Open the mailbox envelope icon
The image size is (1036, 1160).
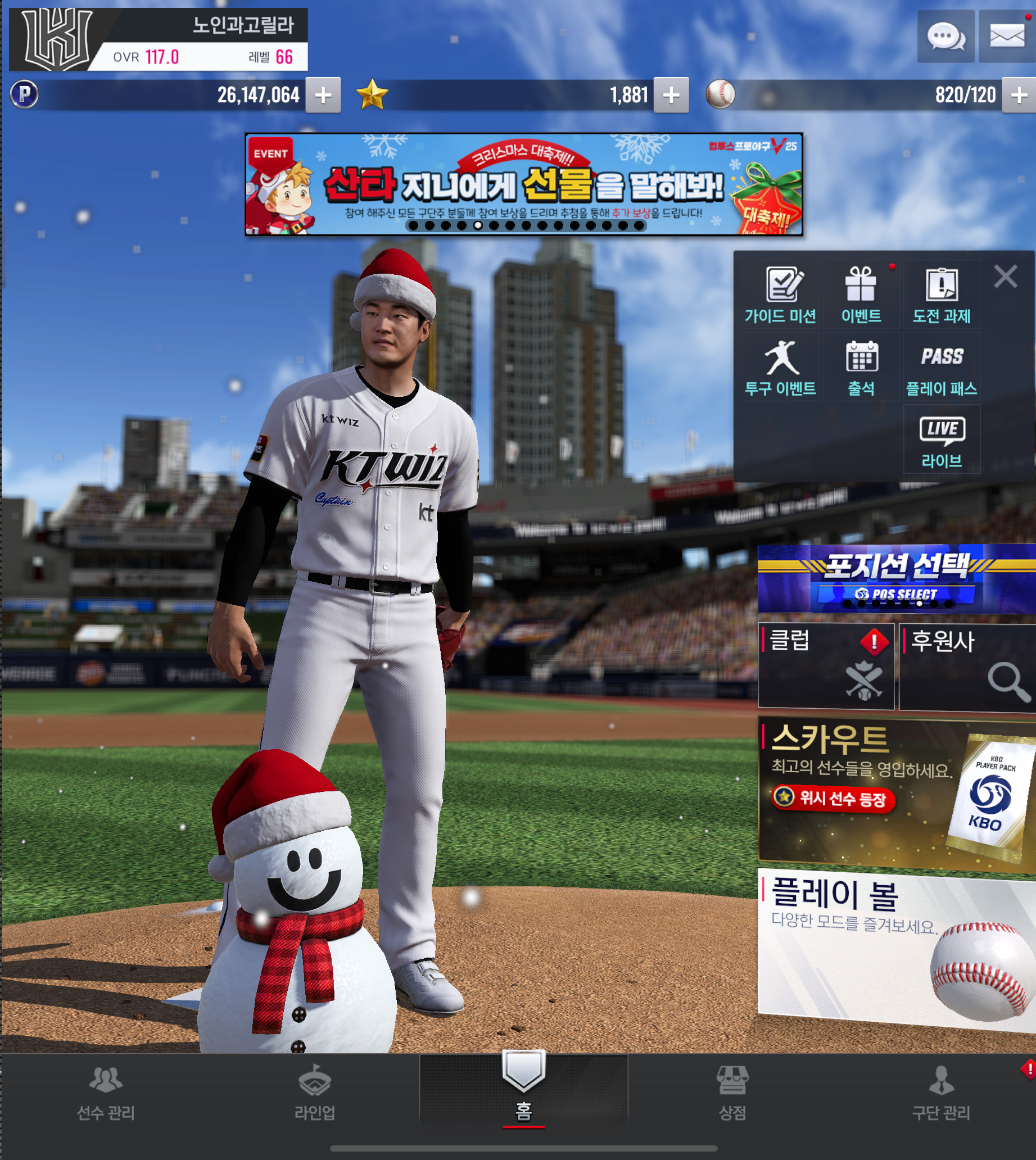[x=1006, y=37]
